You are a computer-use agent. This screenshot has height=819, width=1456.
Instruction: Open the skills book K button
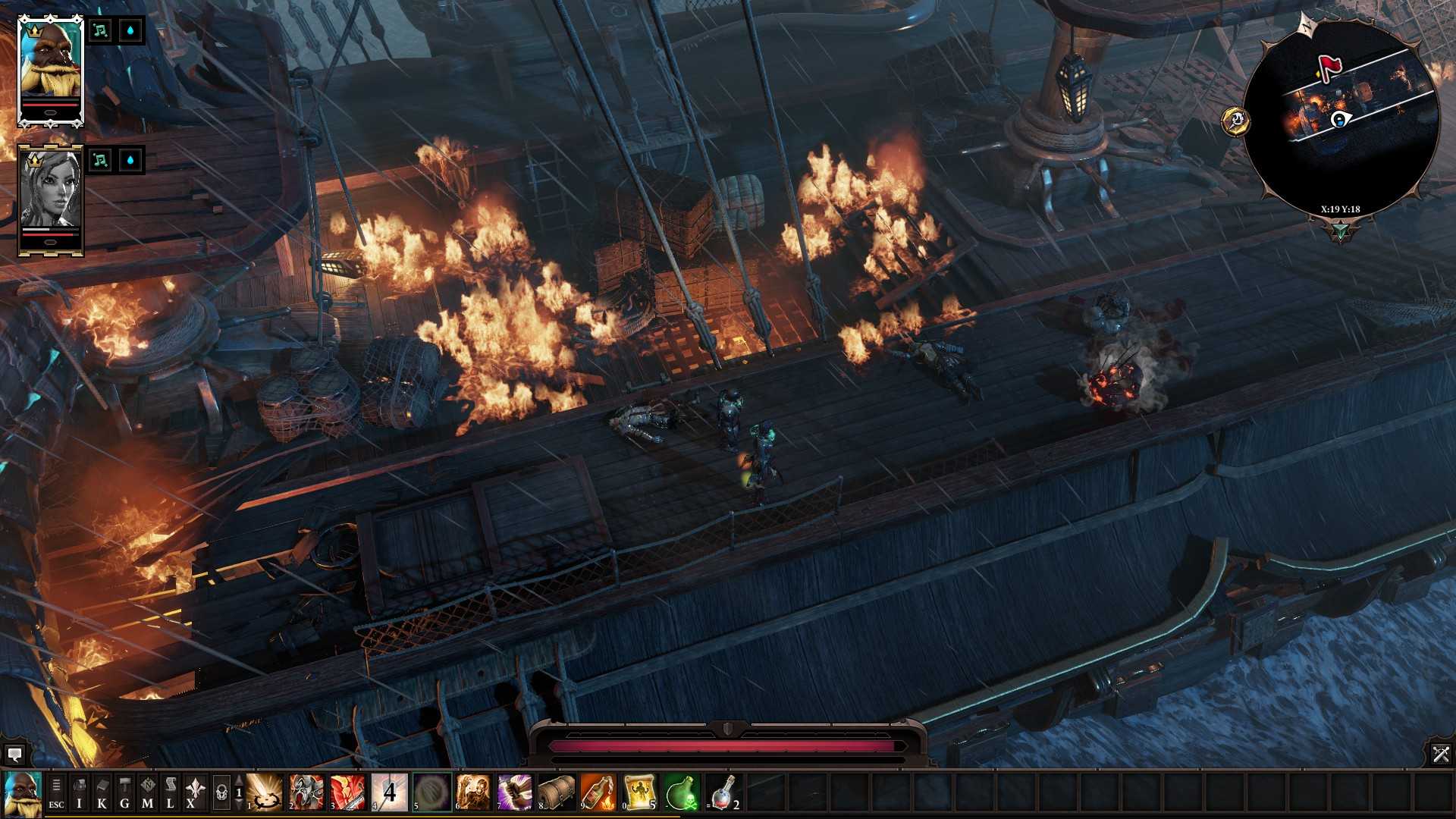pyautogui.click(x=102, y=794)
